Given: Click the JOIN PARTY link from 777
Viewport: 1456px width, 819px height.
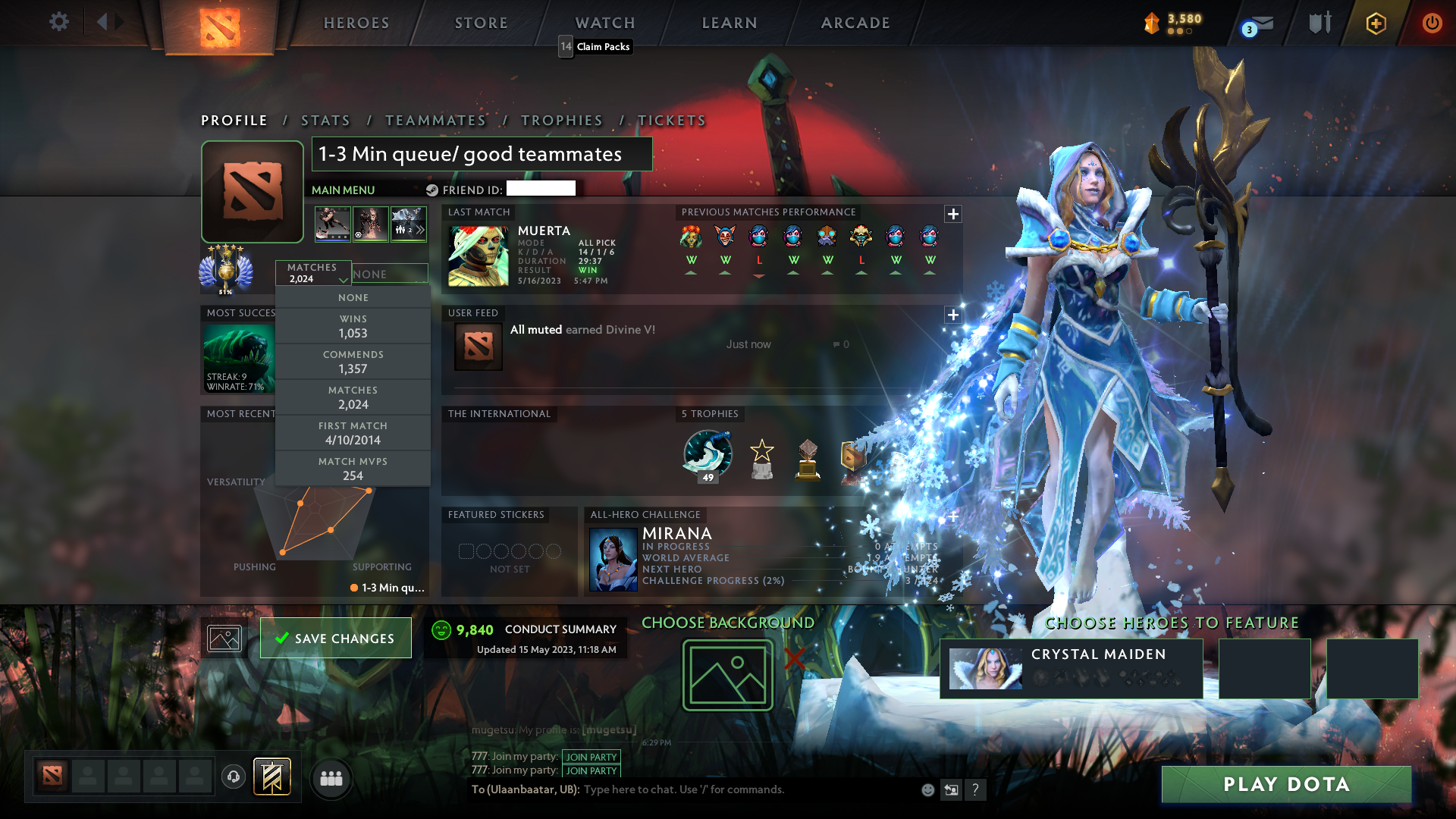Looking at the screenshot, I should pyautogui.click(x=591, y=757).
